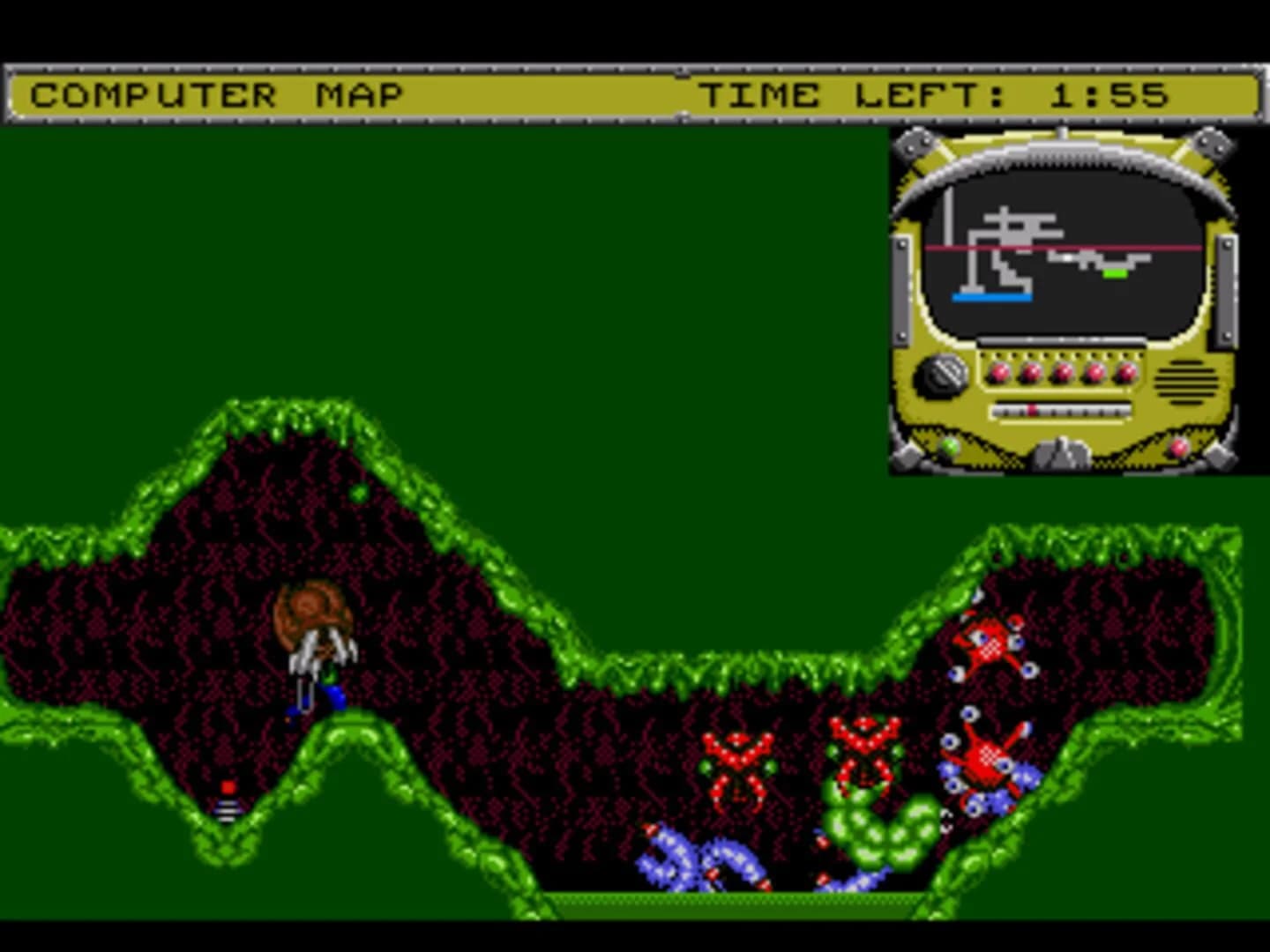Click the blue water marker on the computer map
This screenshot has height=952, width=1270.
990,297
